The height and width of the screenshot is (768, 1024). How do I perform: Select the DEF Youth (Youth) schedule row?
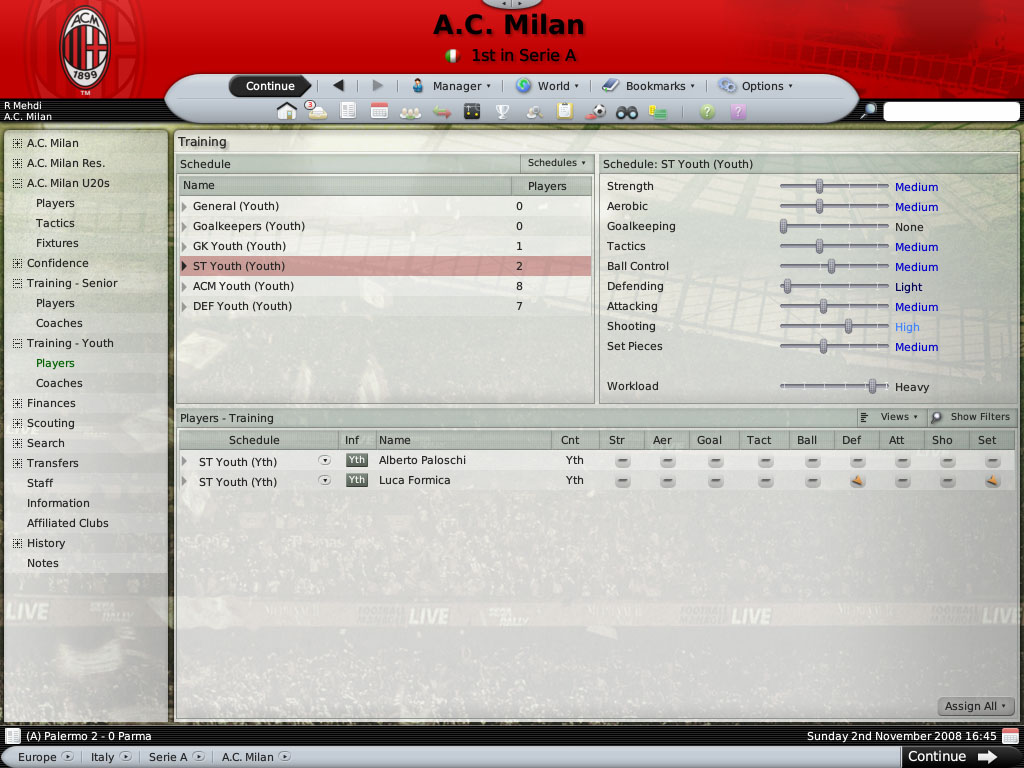pyautogui.click(x=242, y=306)
